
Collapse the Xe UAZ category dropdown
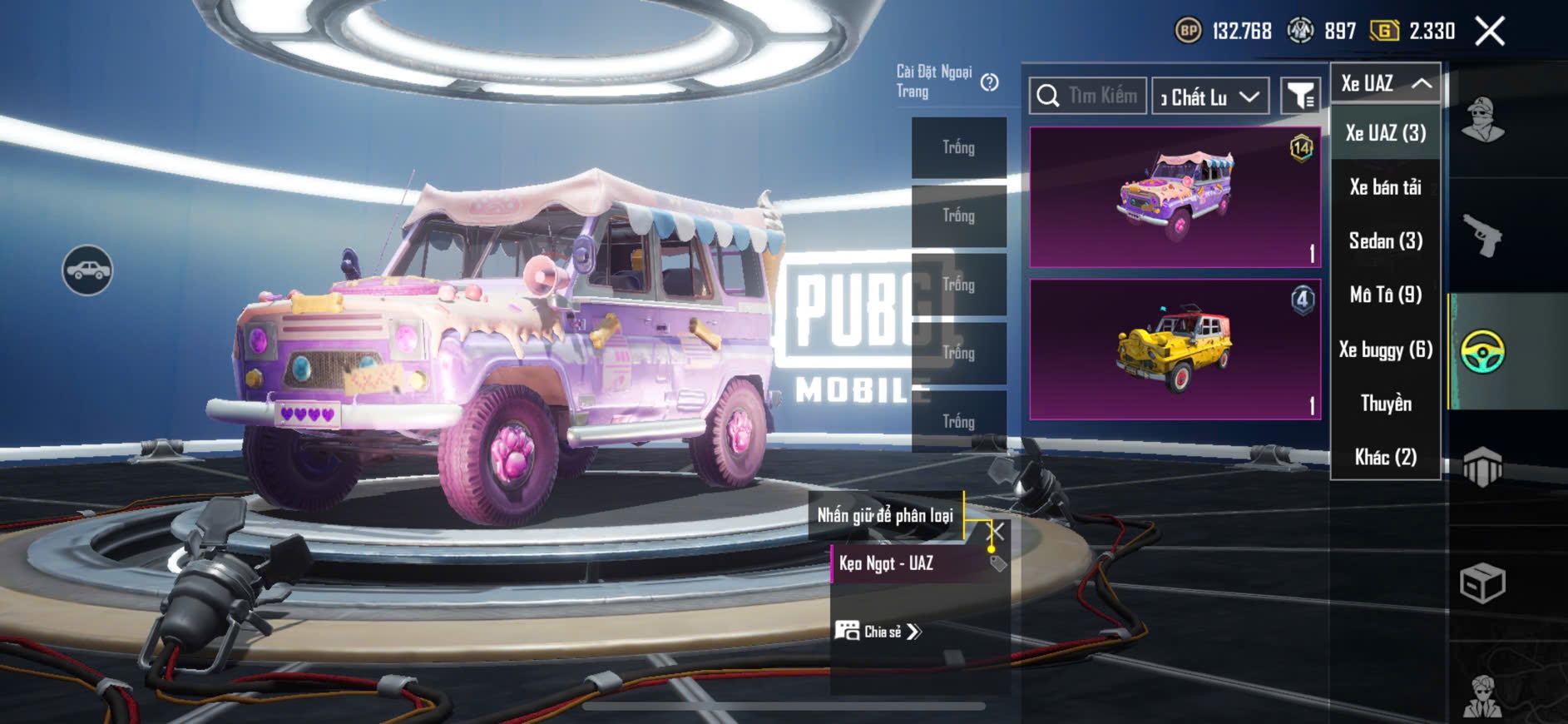(1385, 83)
